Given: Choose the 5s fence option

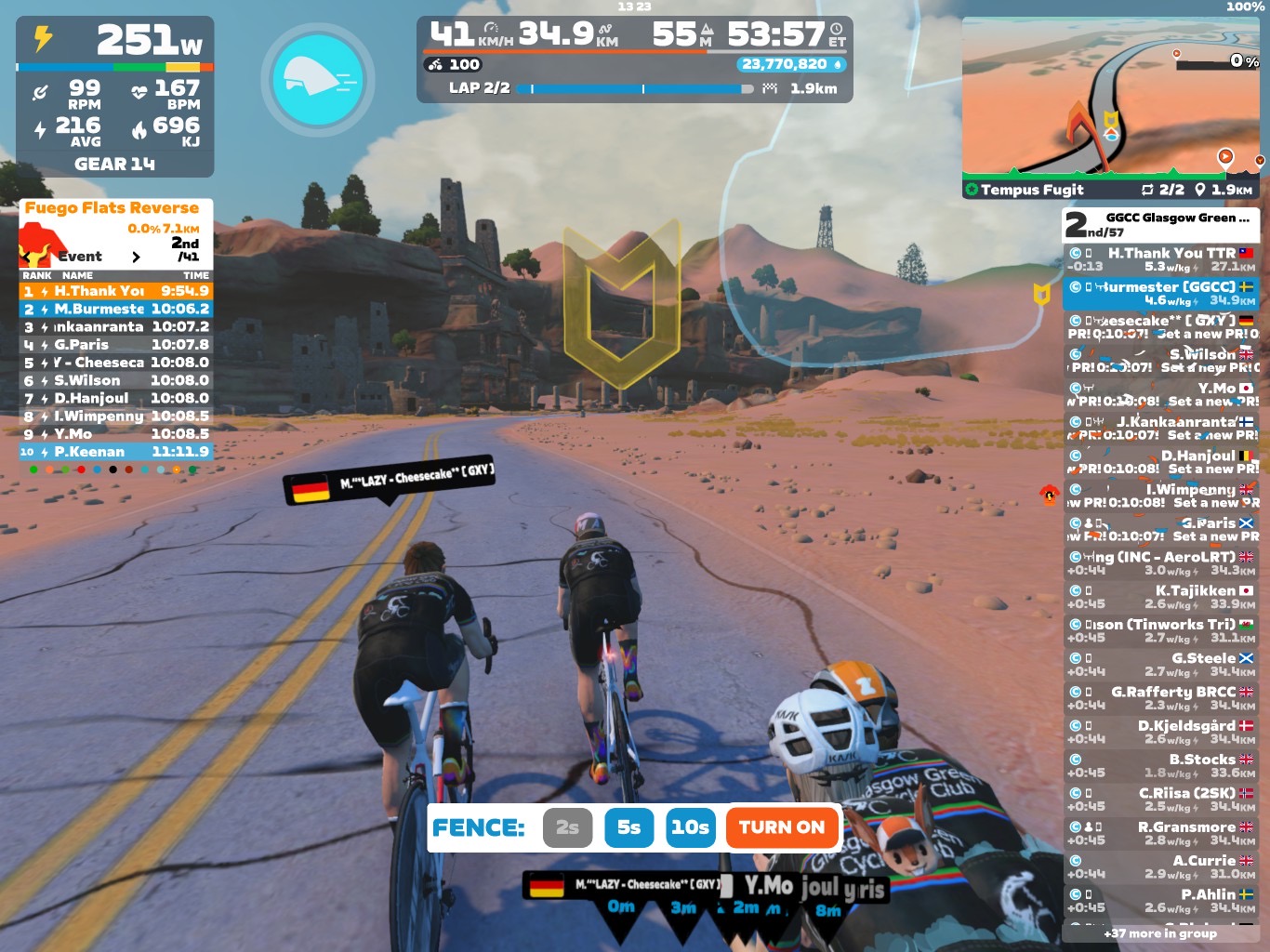Looking at the screenshot, I should [628, 827].
